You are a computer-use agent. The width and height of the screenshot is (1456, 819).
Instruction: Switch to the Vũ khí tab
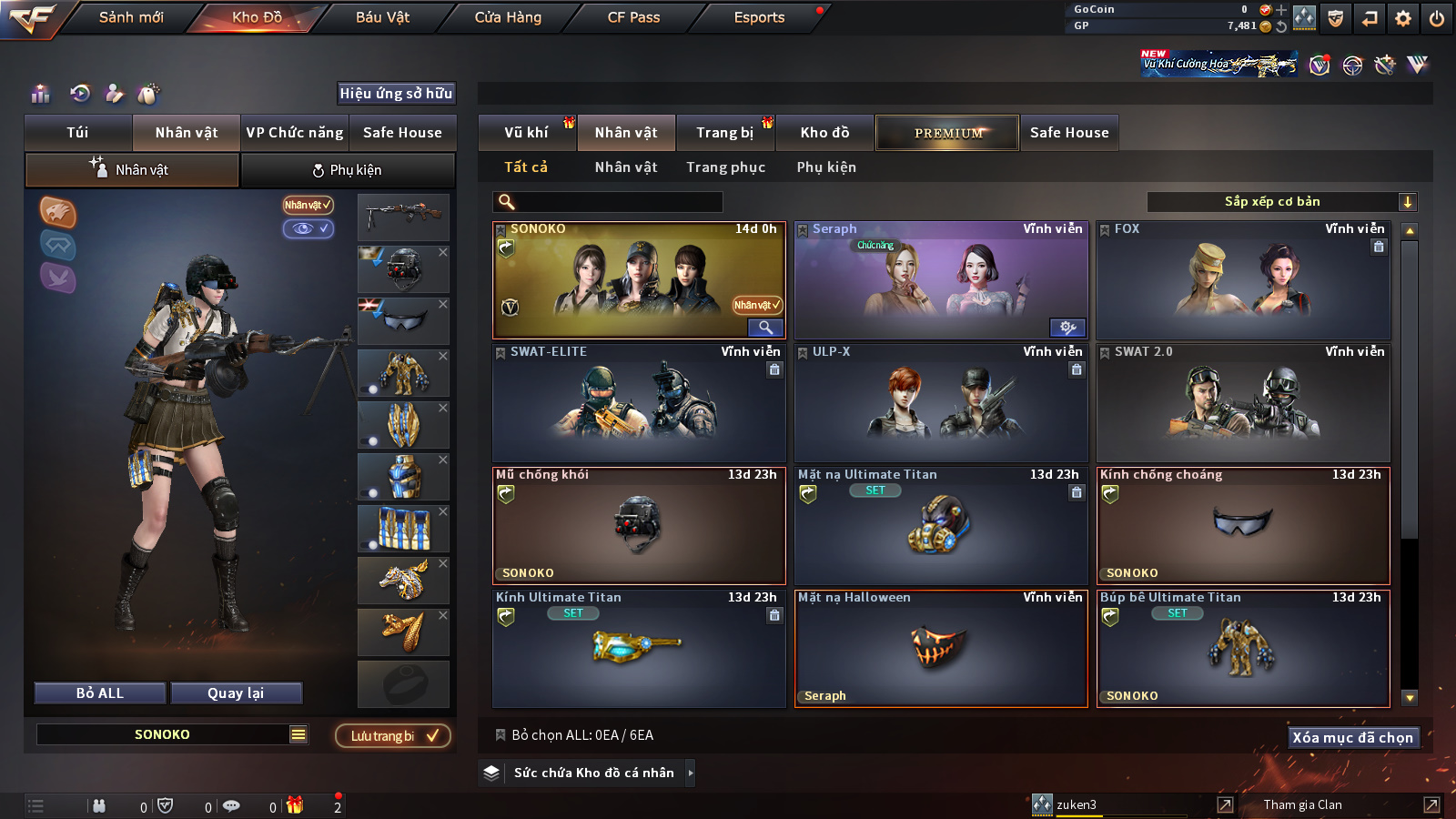(x=526, y=133)
